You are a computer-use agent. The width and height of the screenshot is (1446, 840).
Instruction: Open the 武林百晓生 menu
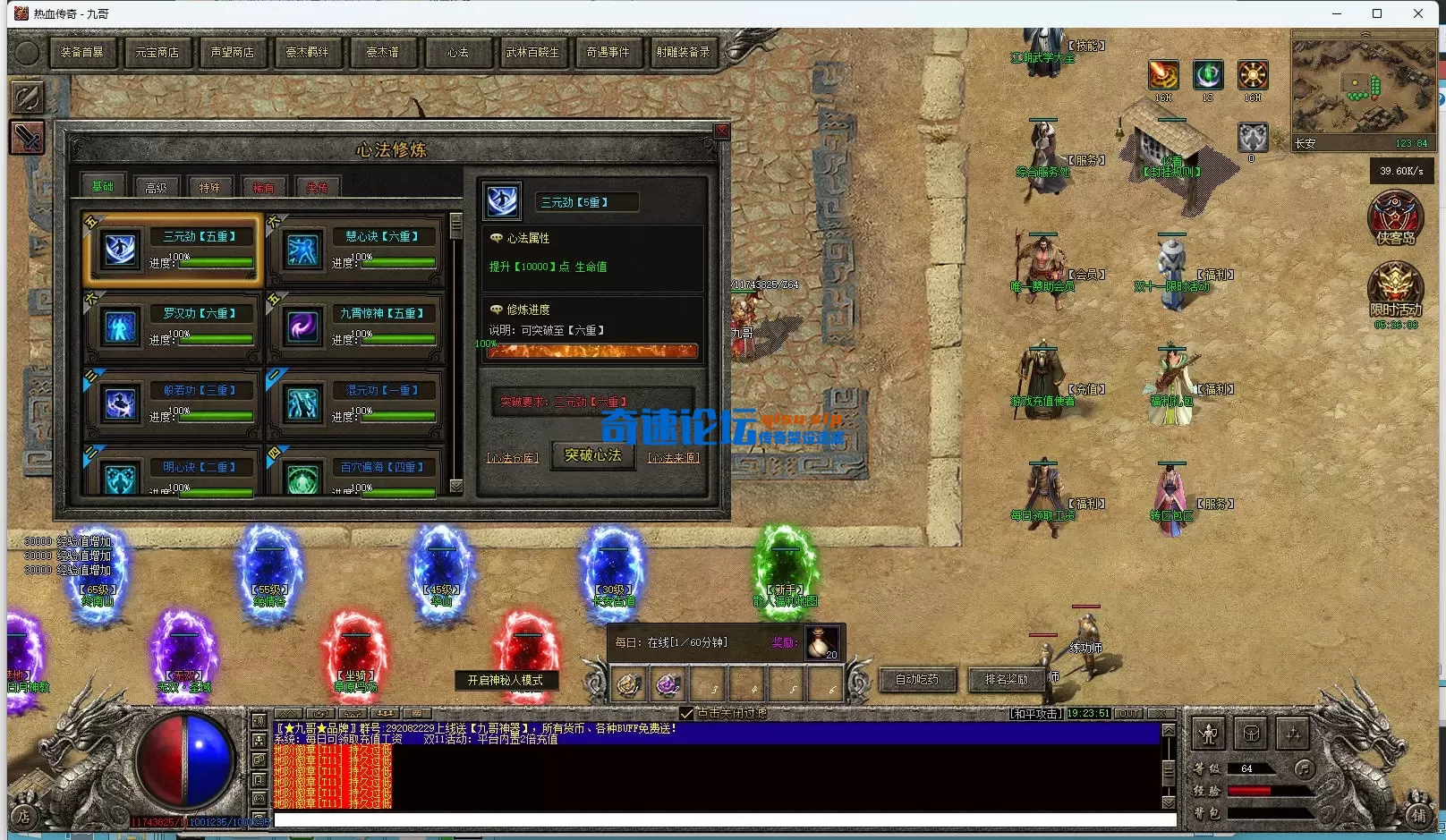pyautogui.click(x=532, y=53)
